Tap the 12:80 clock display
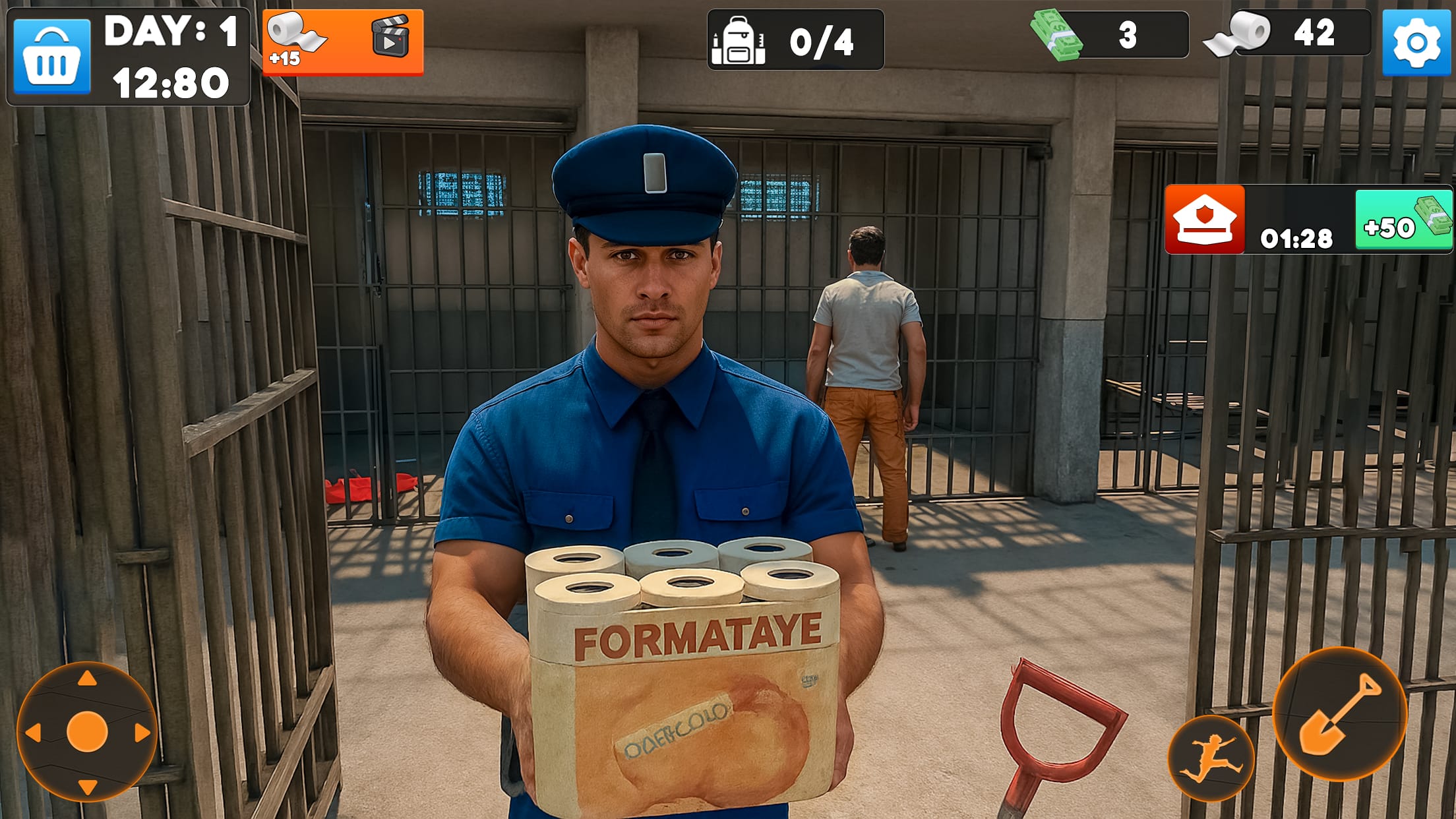The image size is (1456, 819). [x=170, y=82]
